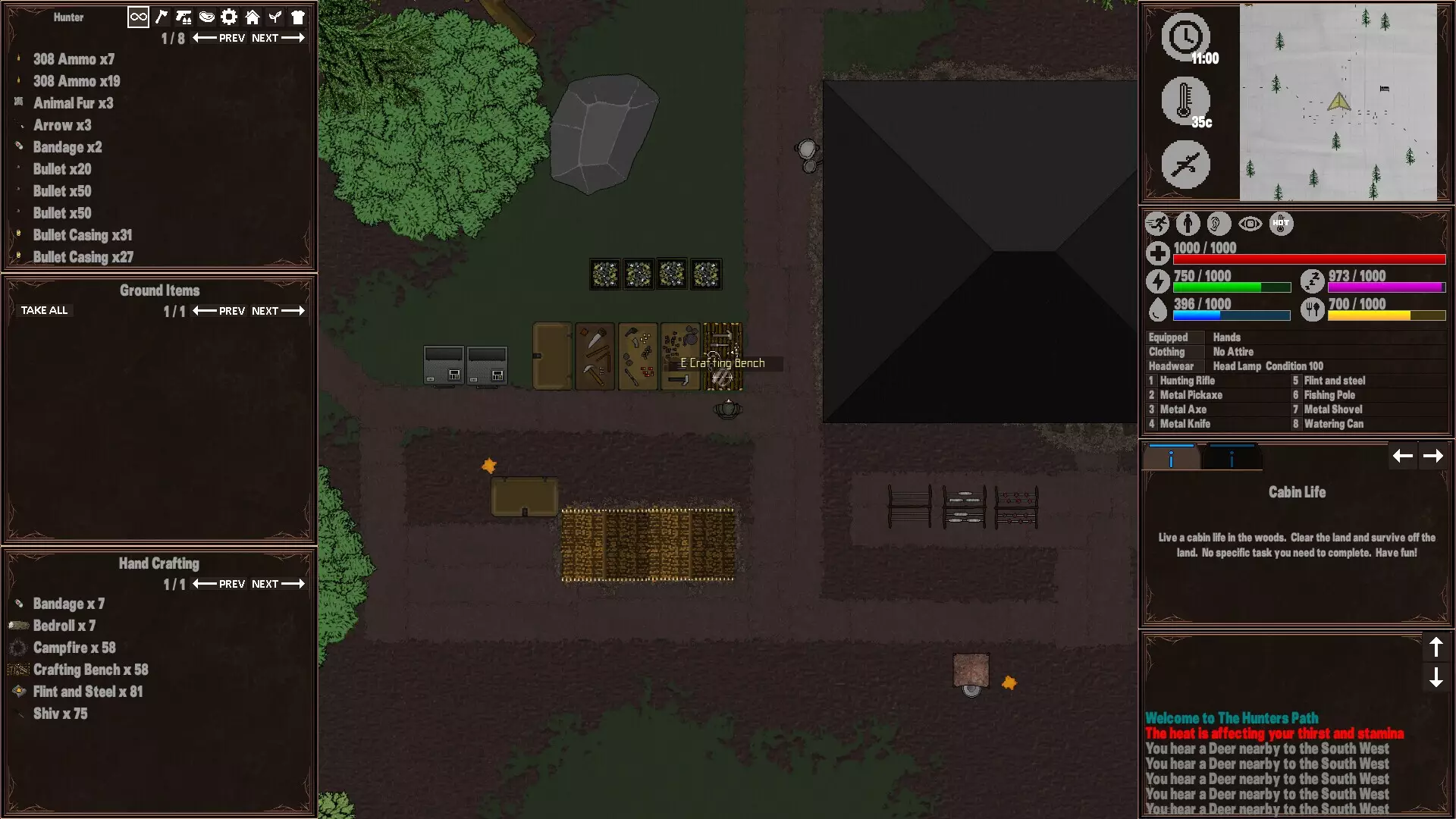Image resolution: width=1456 pixels, height=819 pixels.
Task: Open the clothing category shirt icon
Action: coord(298,17)
